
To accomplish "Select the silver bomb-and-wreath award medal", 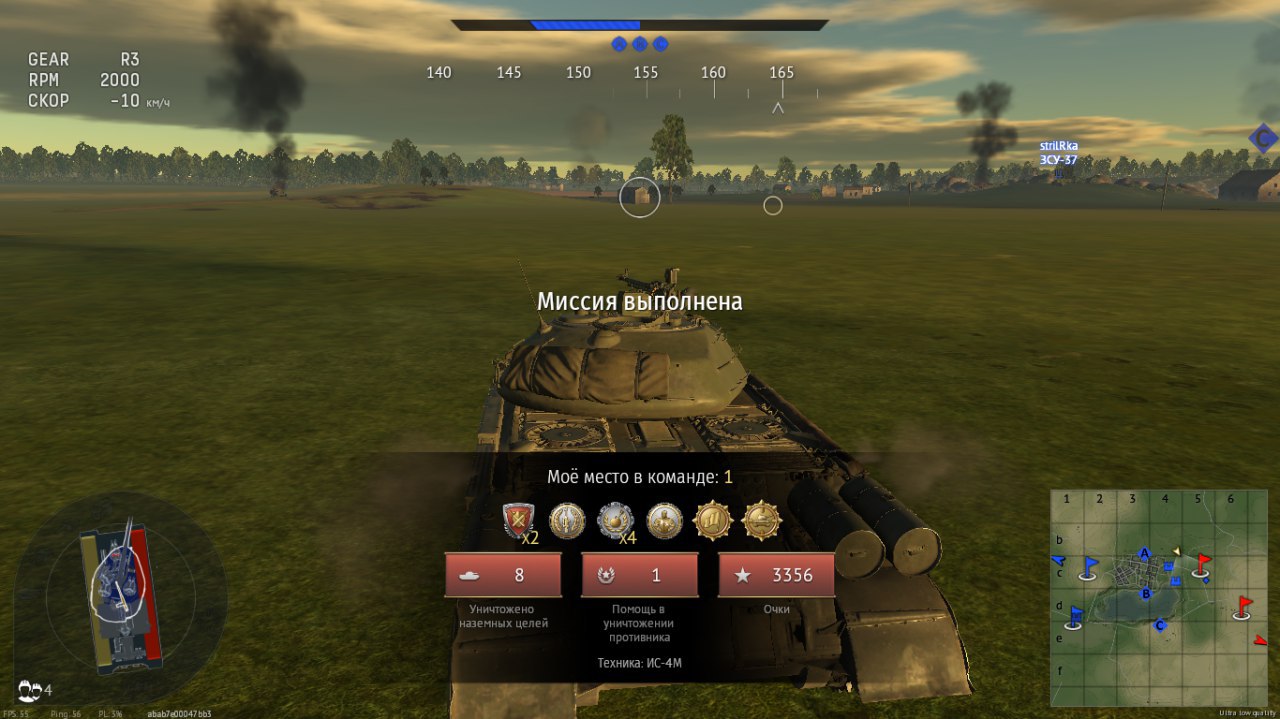I will point(615,520).
